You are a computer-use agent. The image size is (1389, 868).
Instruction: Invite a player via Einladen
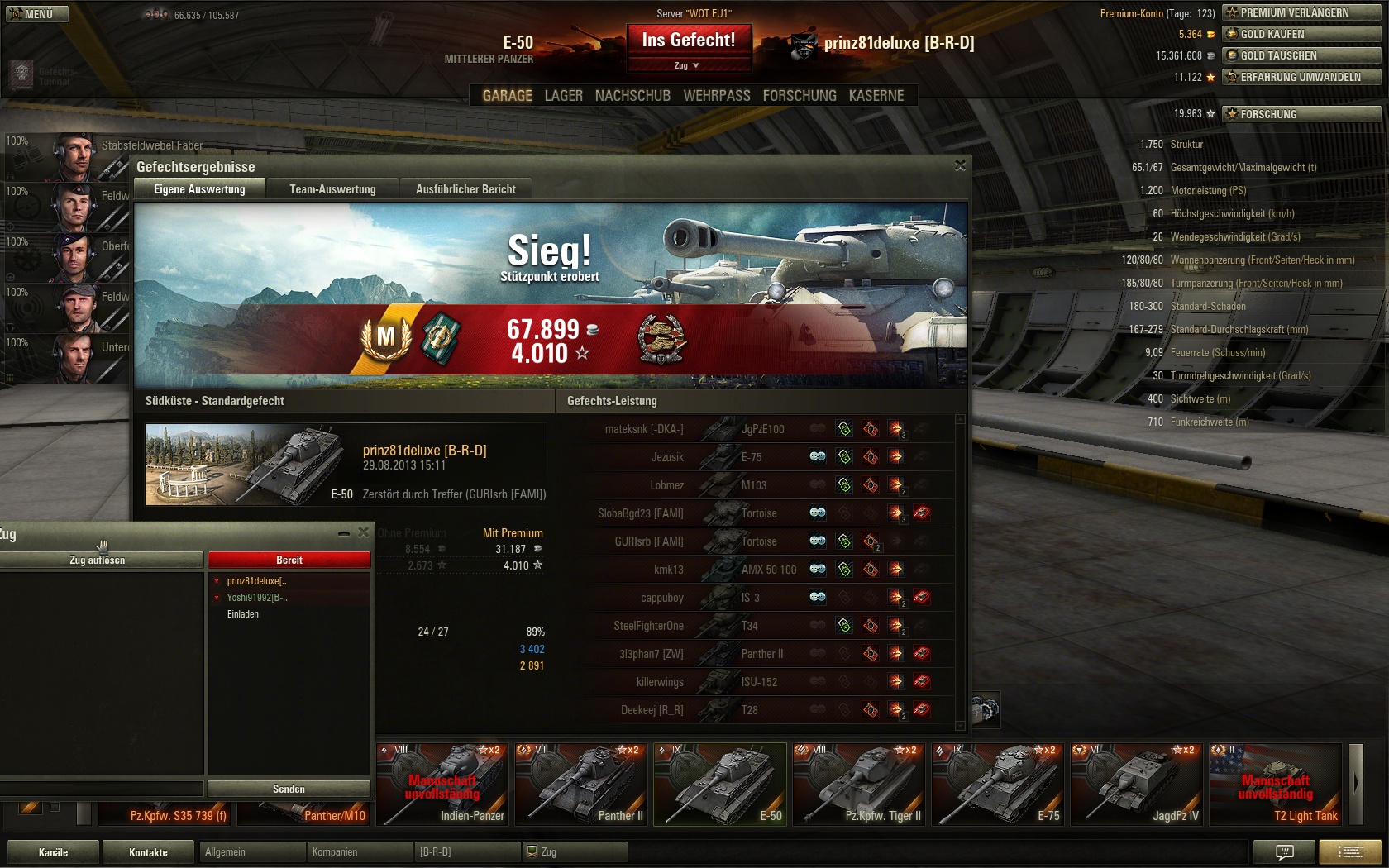[243, 614]
